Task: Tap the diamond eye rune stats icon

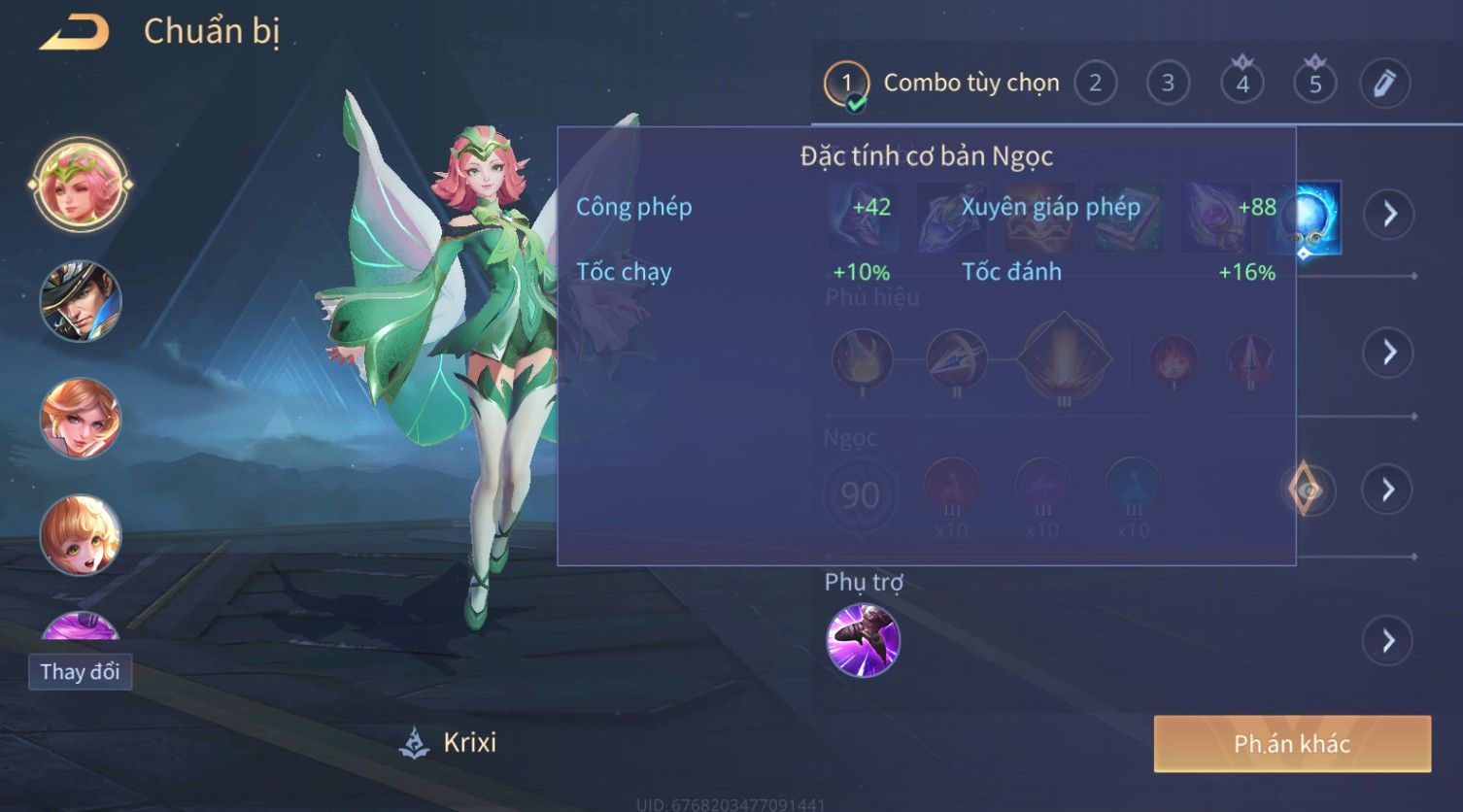Action: 1307,491
